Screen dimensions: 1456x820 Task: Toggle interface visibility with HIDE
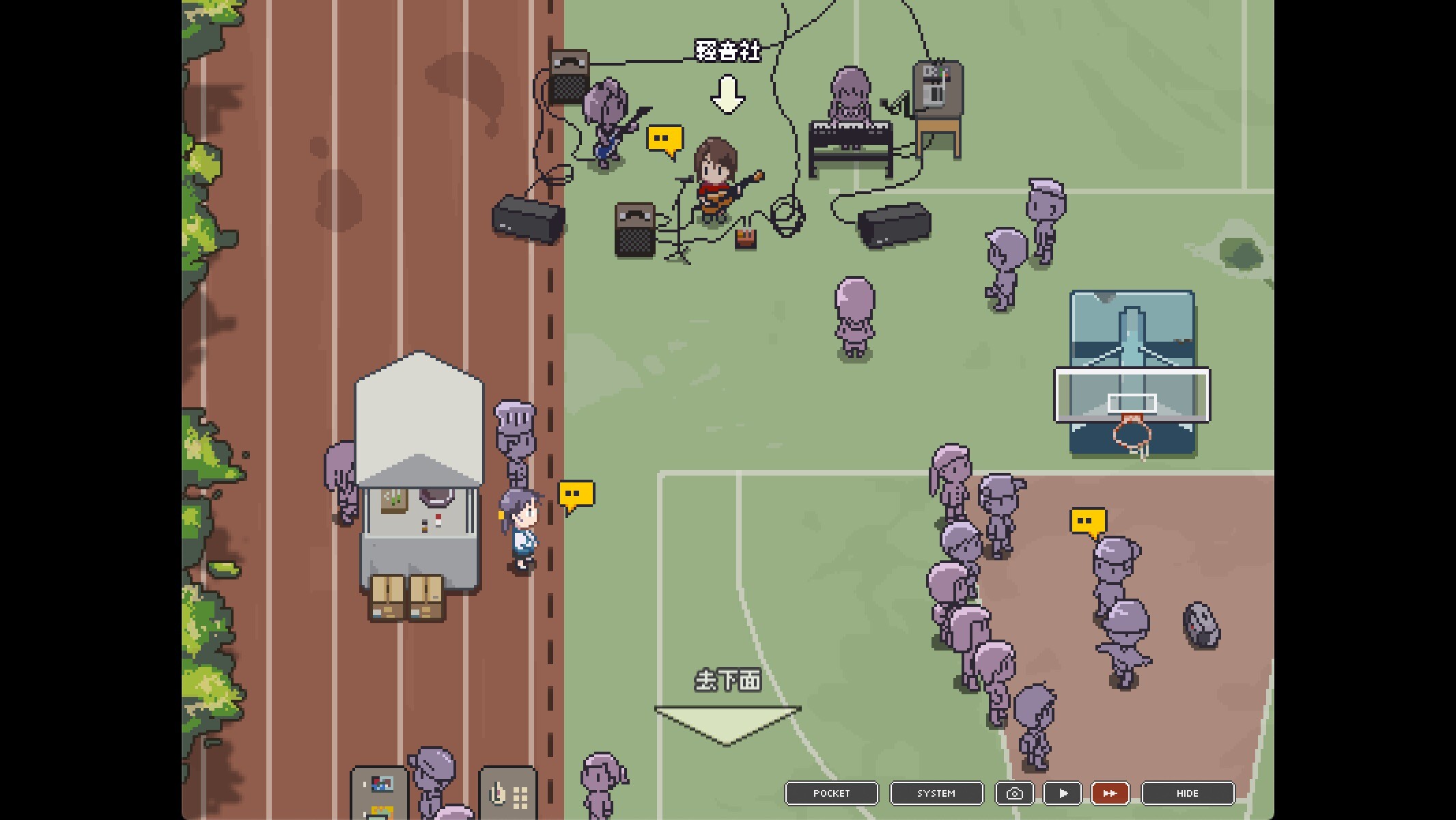(1188, 793)
